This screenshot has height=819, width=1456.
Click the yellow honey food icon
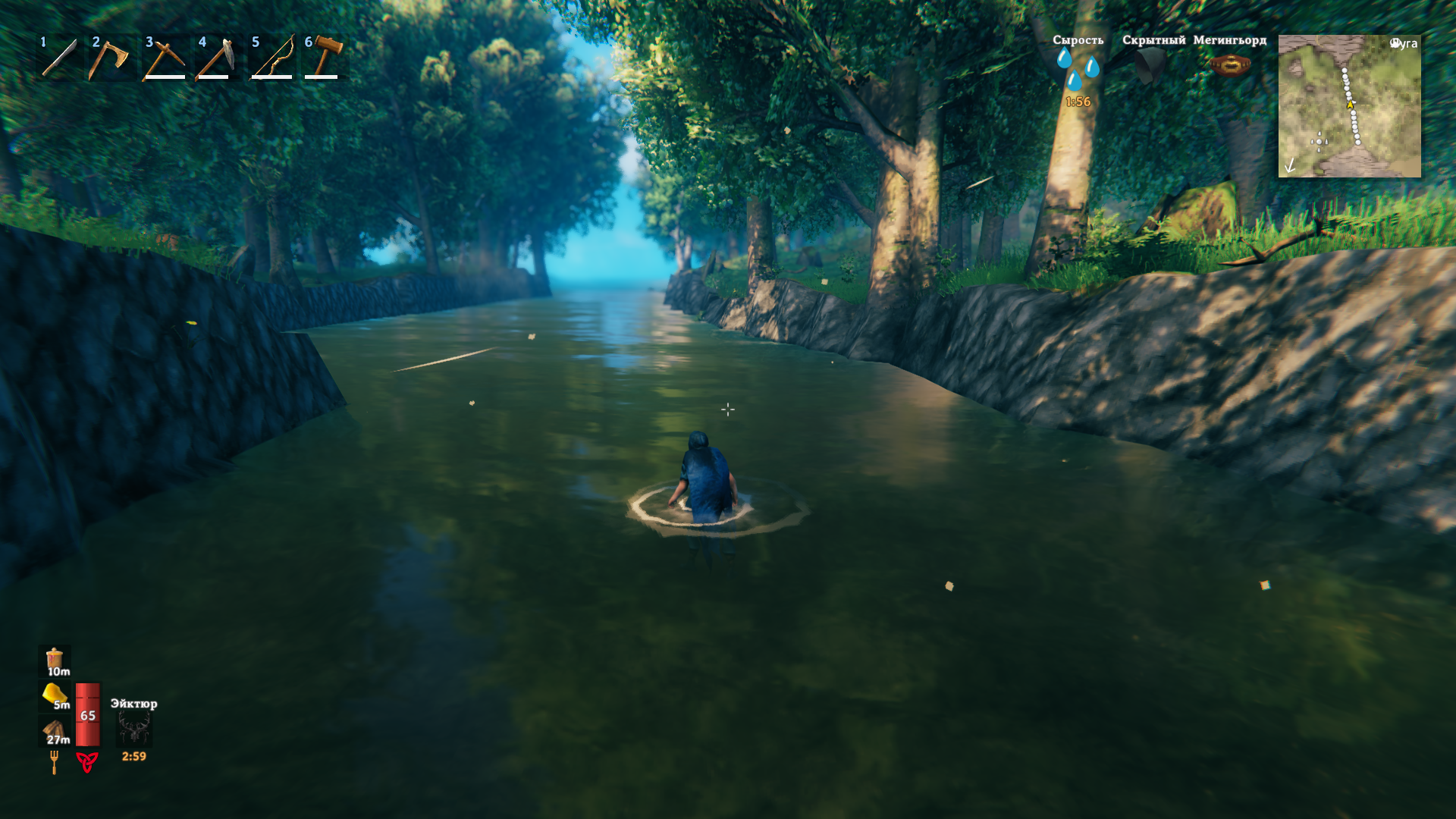[55, 695]
